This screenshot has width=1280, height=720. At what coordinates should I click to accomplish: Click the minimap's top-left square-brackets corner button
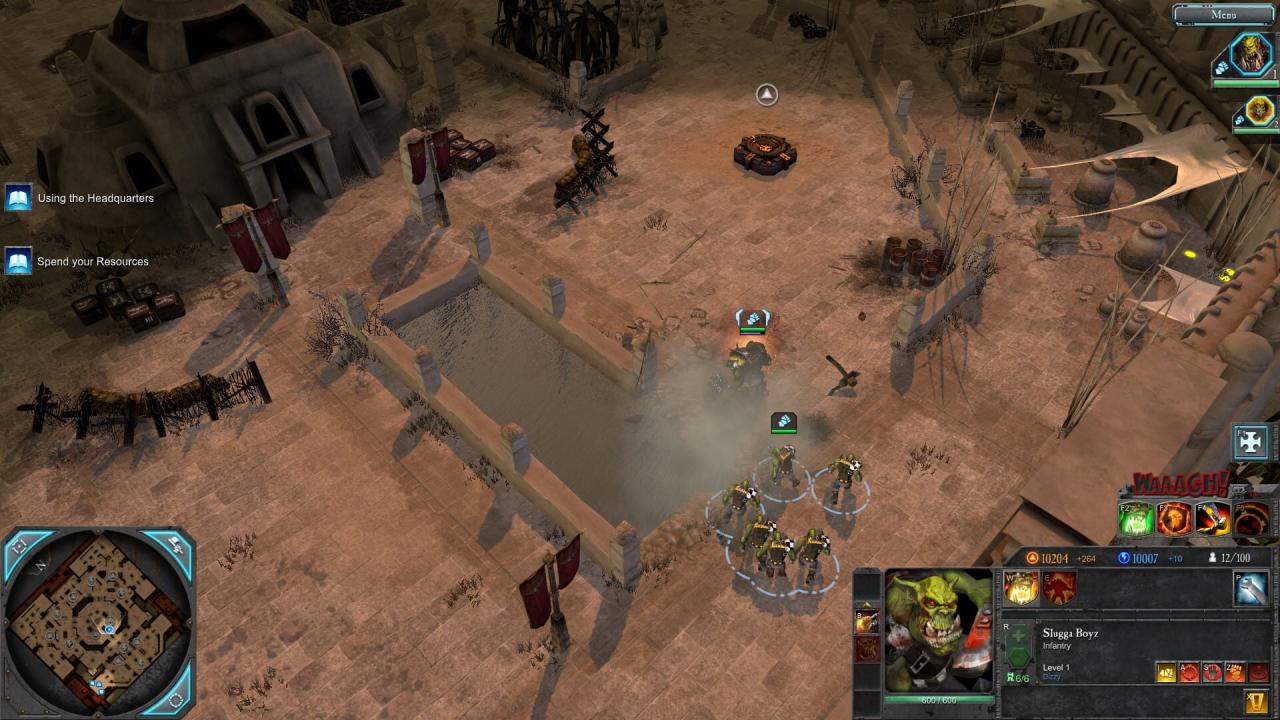(19, 546)
